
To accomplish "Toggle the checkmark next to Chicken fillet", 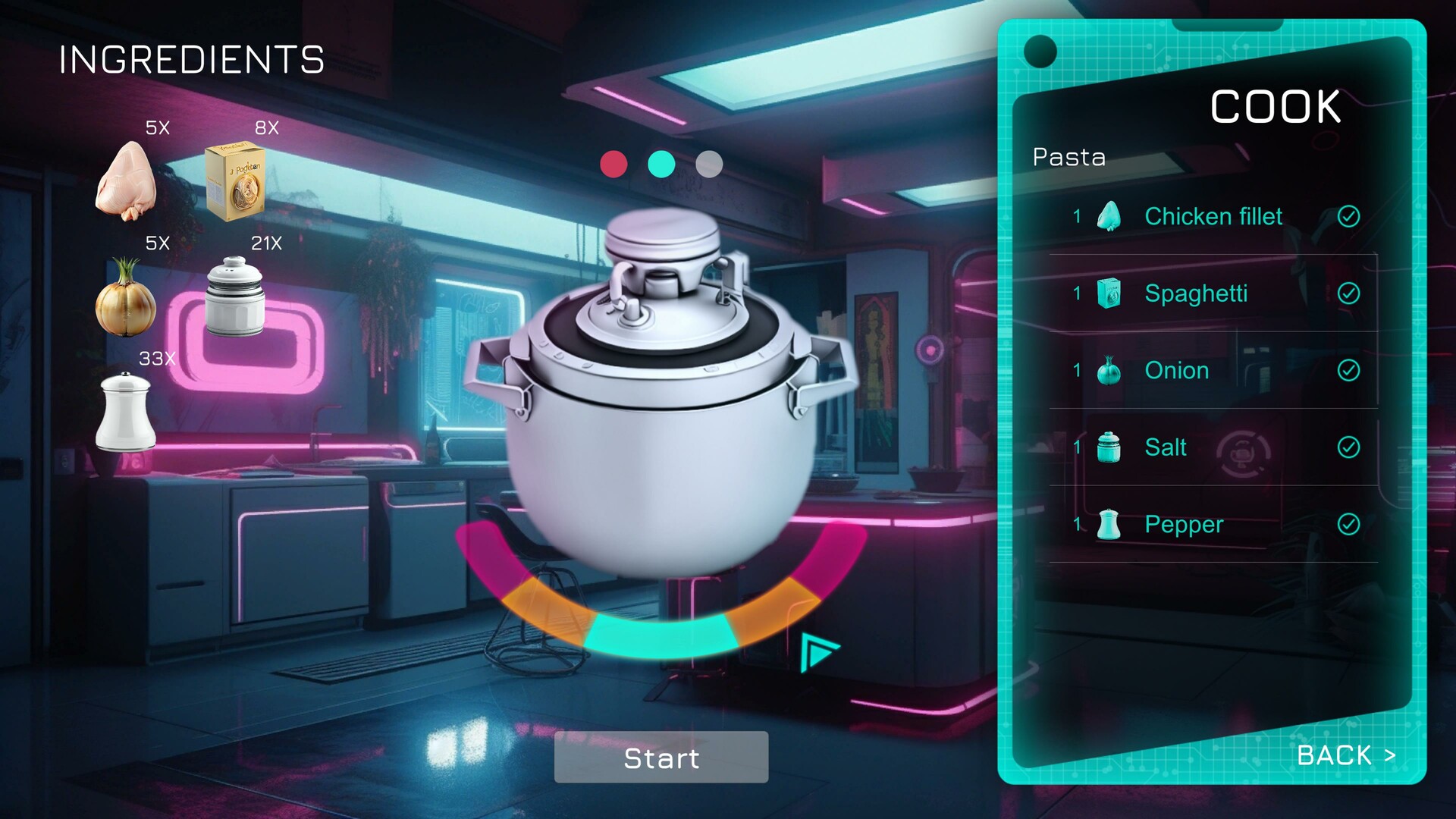I will click(x=1349, y=216).
